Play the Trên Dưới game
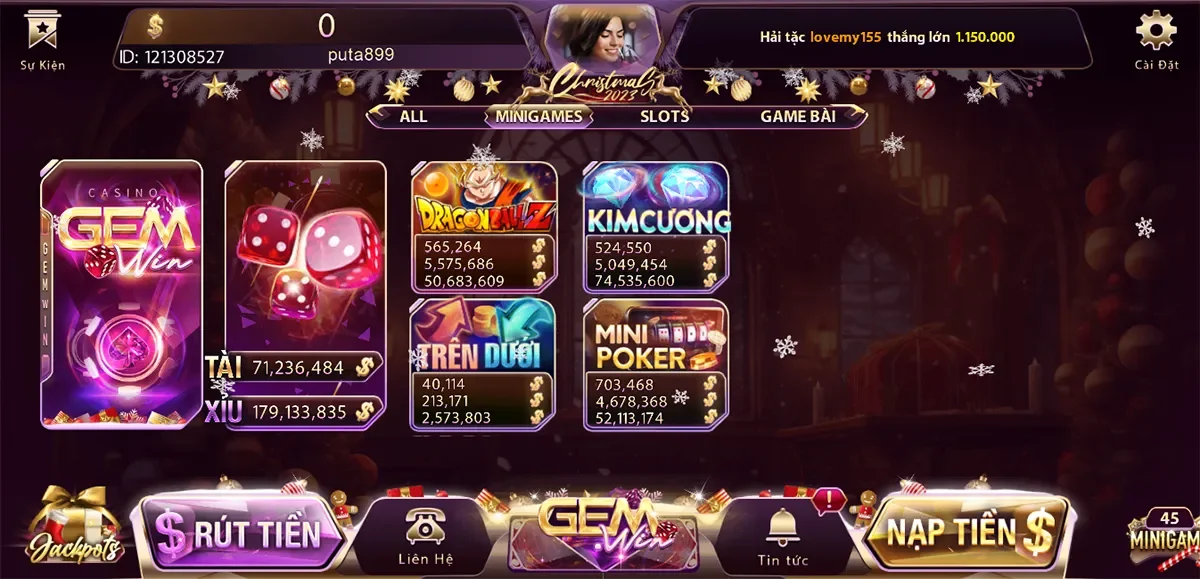 tap(484, 364)
